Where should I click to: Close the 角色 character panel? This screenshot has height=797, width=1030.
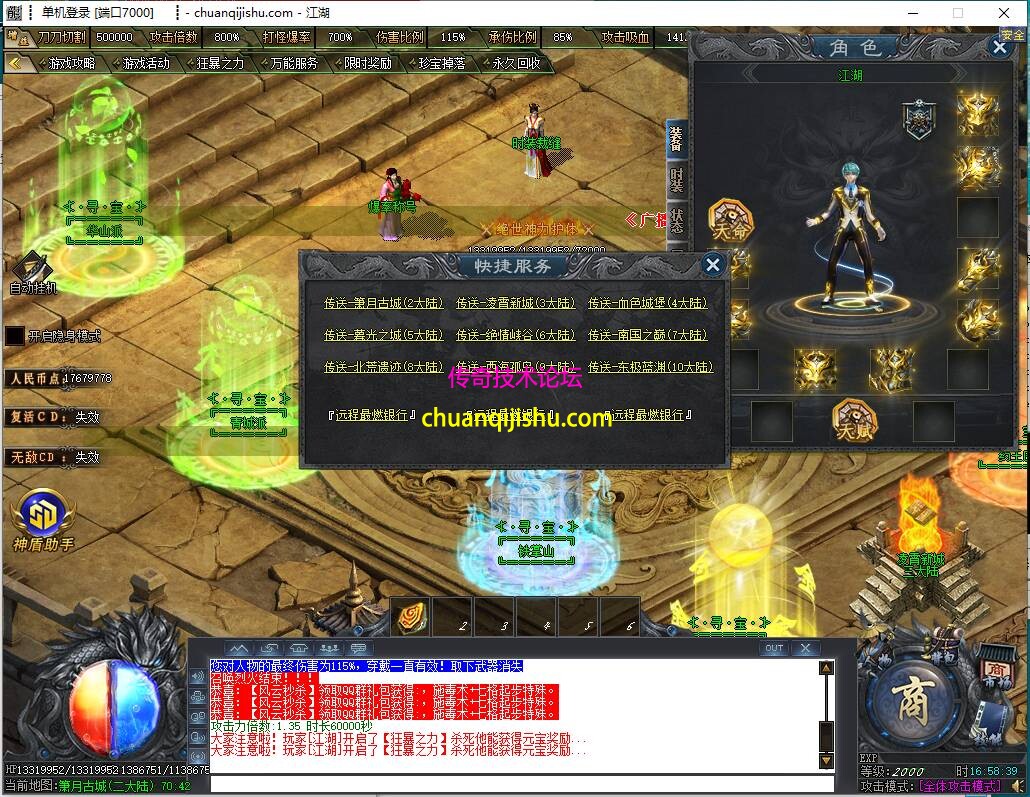point(999,46)
